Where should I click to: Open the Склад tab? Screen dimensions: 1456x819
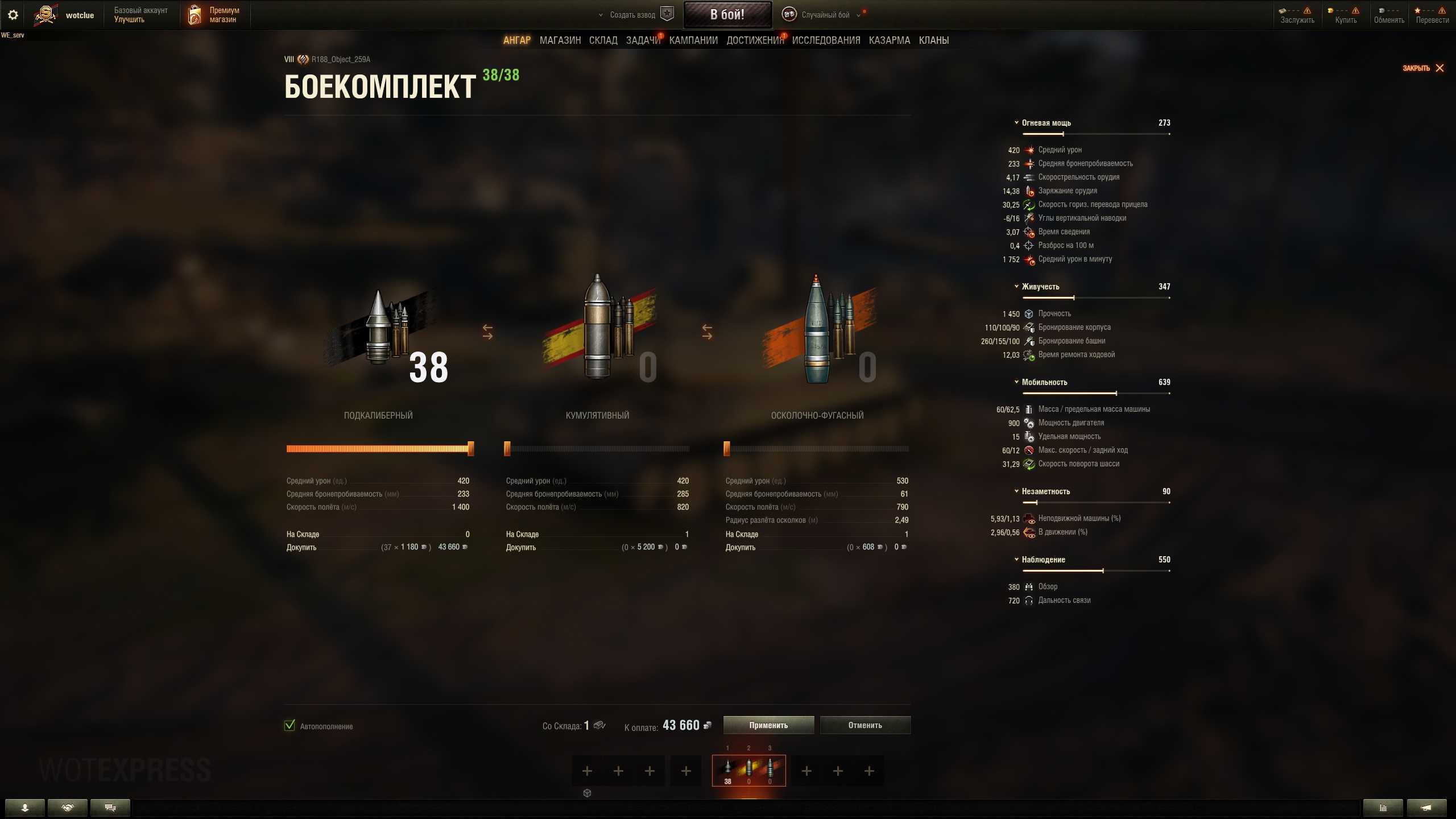pos(603,40)
